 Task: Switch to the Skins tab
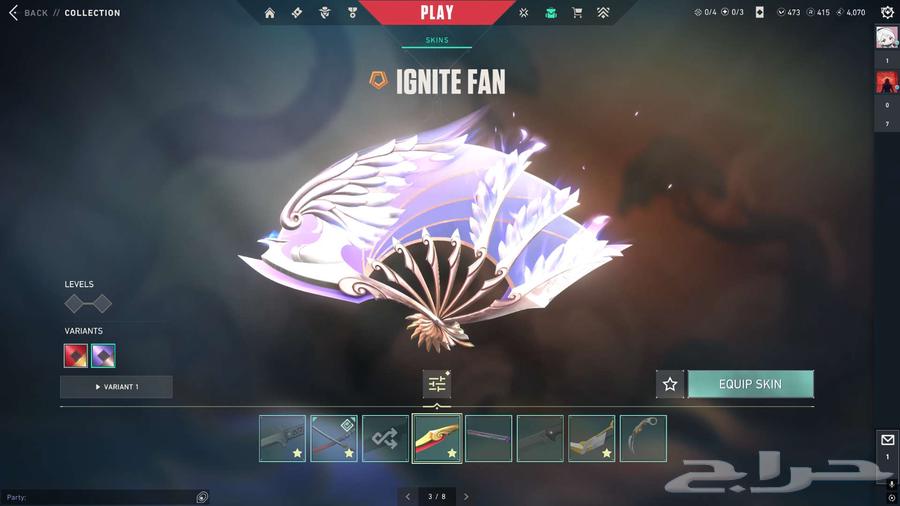click(x=437, y=41)
